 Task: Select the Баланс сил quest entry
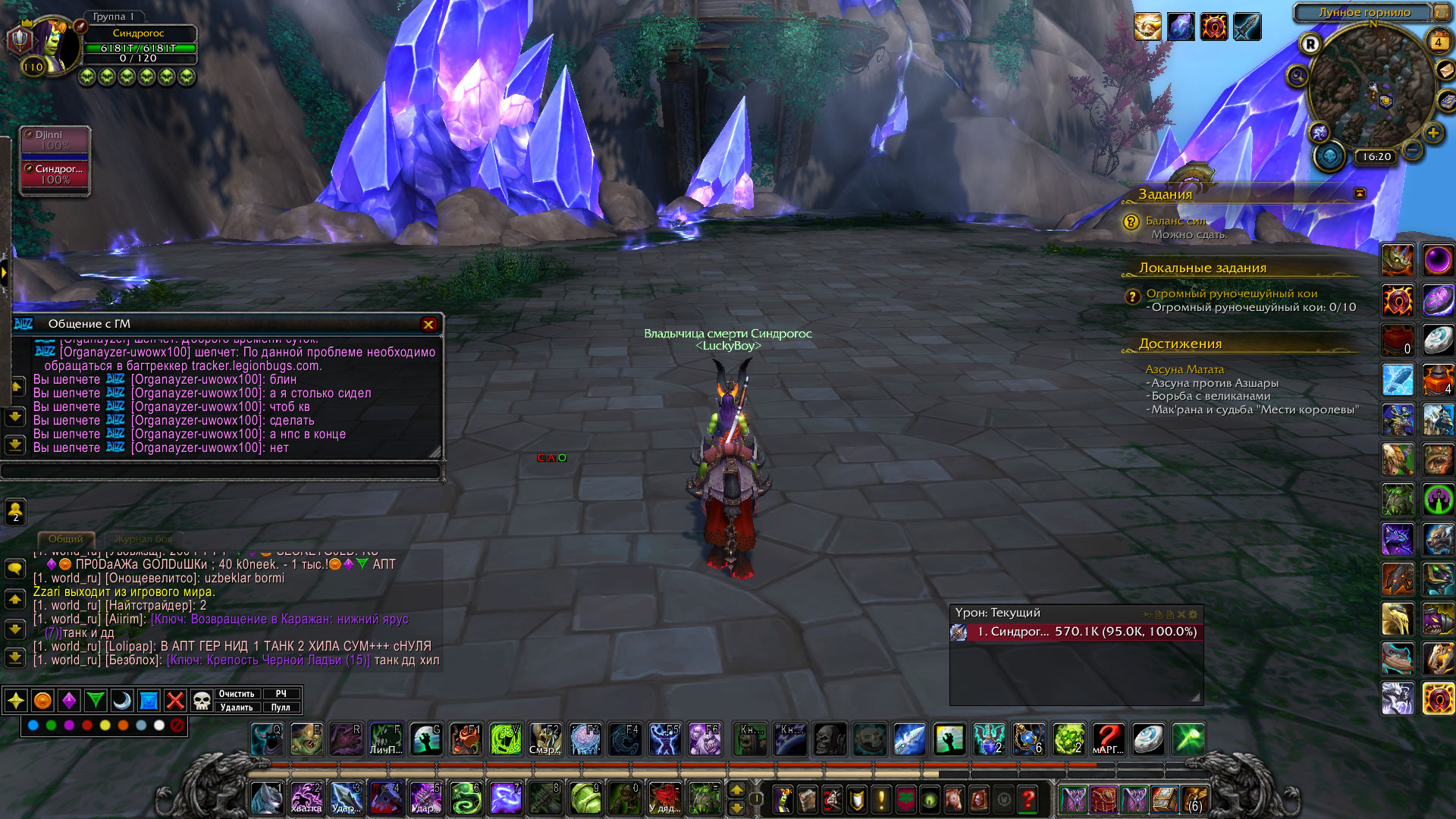point(1175,221)
